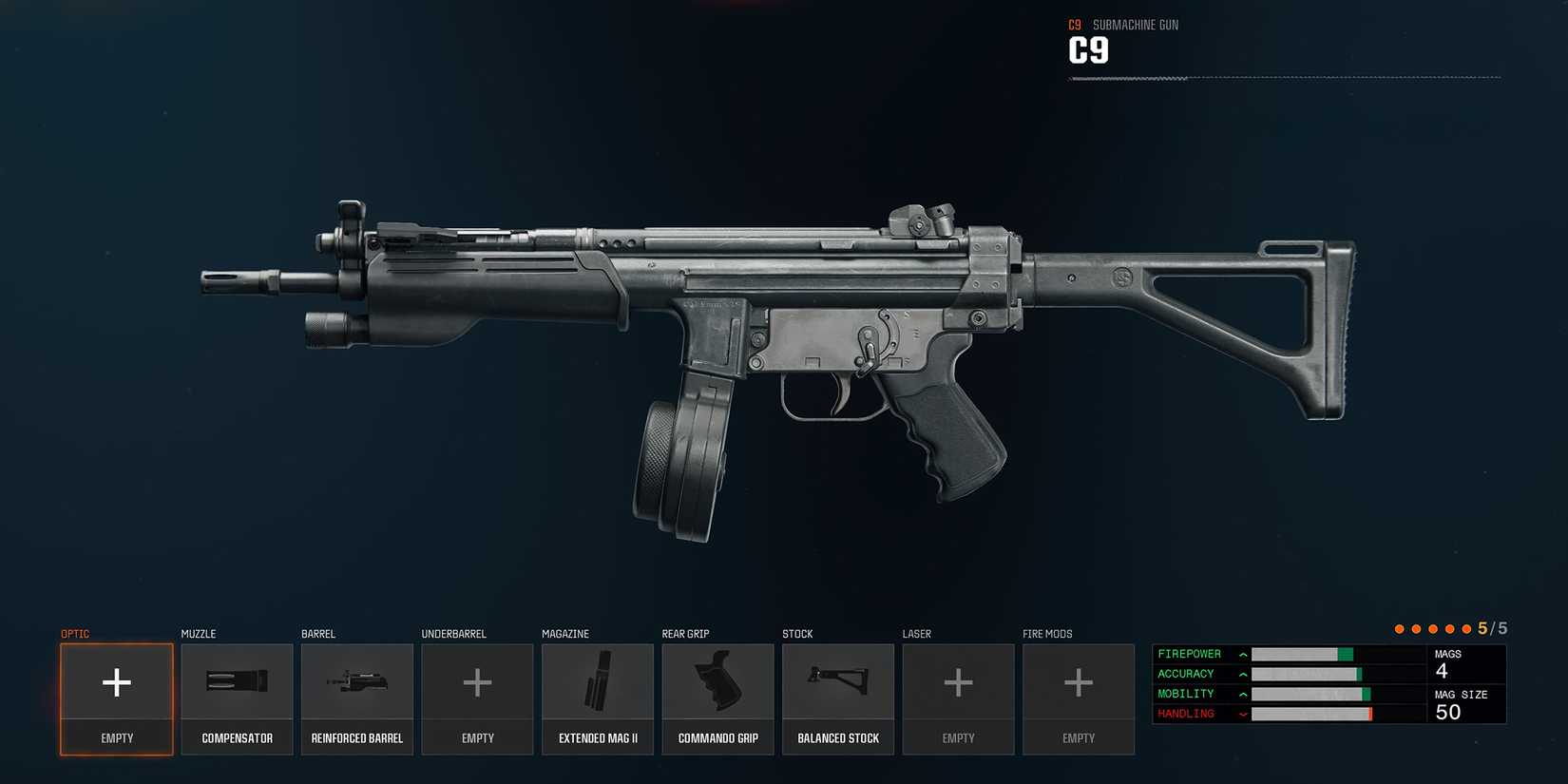Click the plus icon in the Optic slot
1568x784 pixels.
(x=116, y=682)
